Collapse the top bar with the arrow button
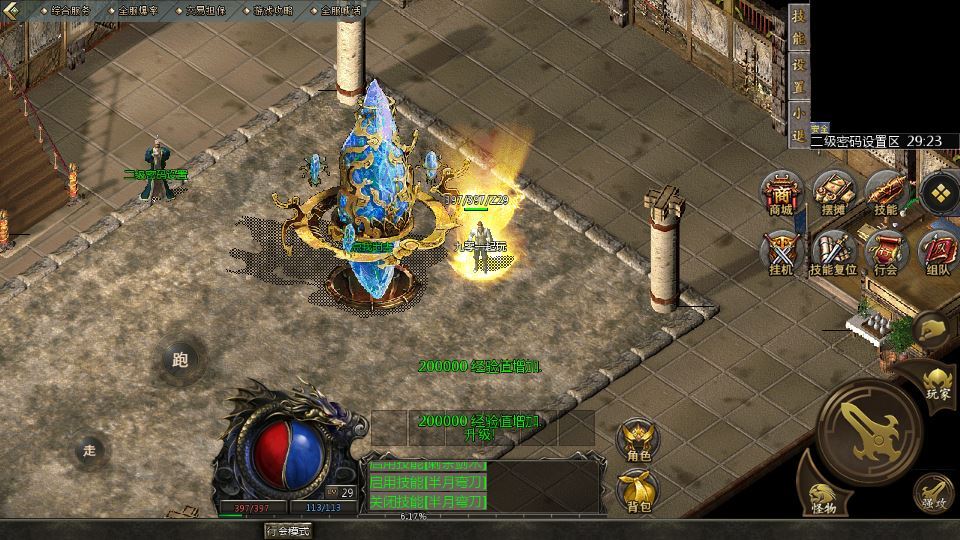 pyautogui.click(x=12, y=9)
